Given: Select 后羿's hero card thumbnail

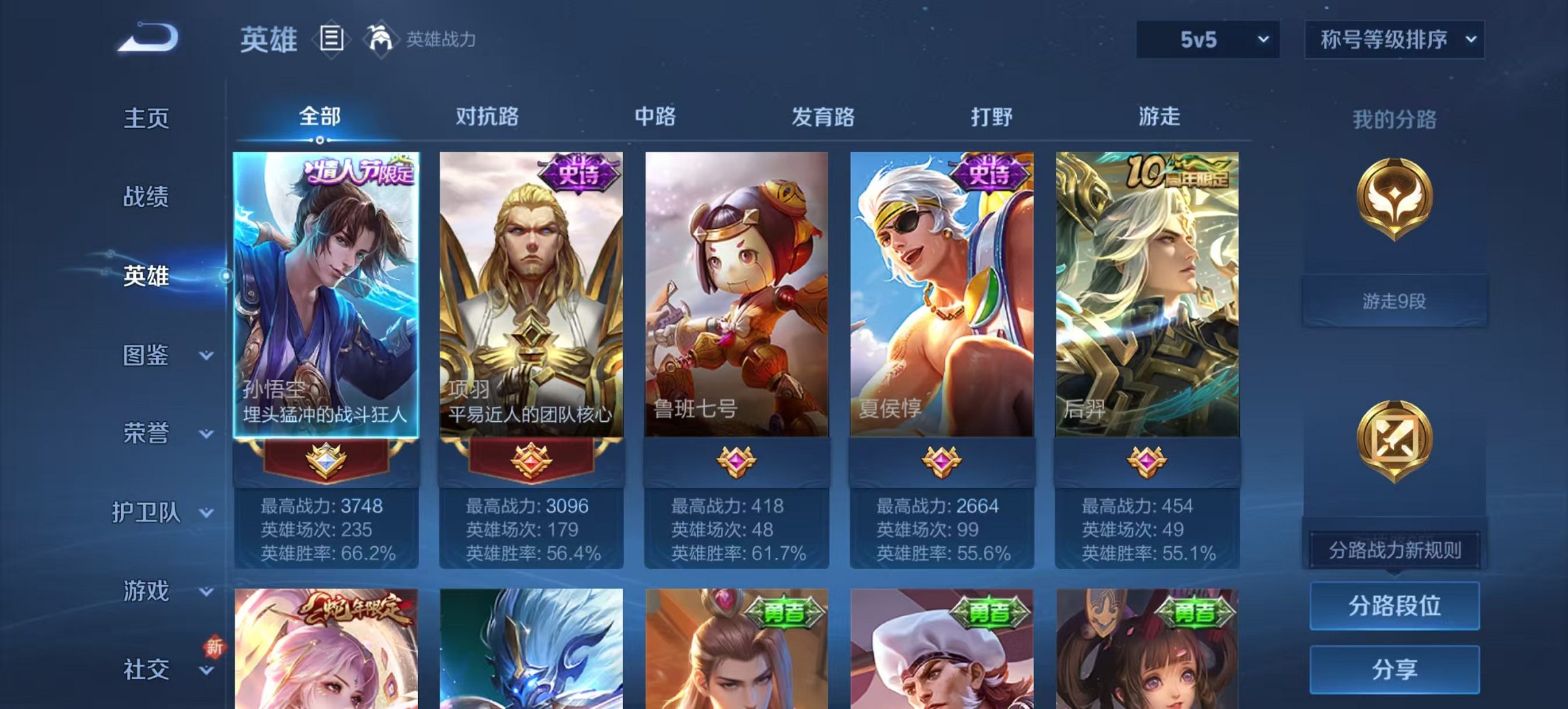Looking at the screenshot, I should pos(1153,294).
